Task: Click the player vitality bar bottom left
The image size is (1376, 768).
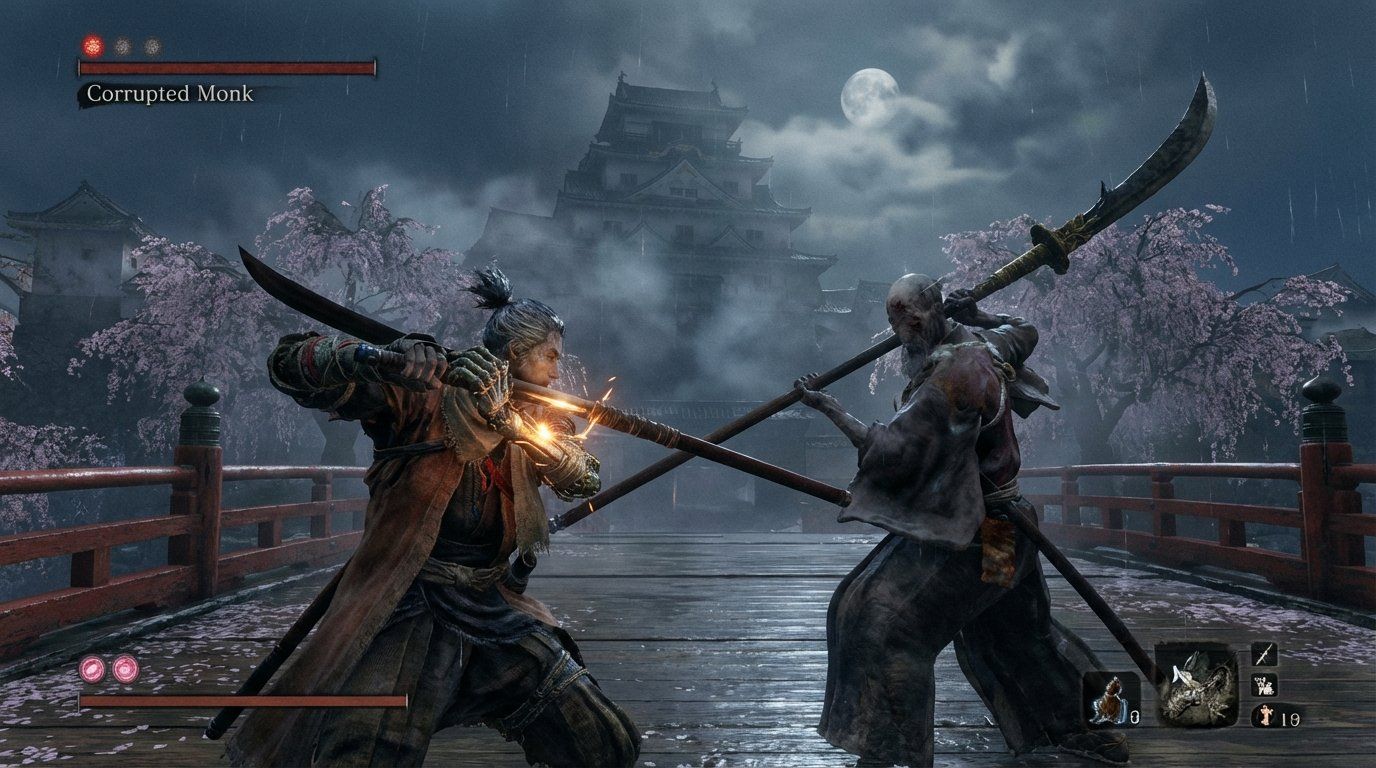Action: click(240, 700)
